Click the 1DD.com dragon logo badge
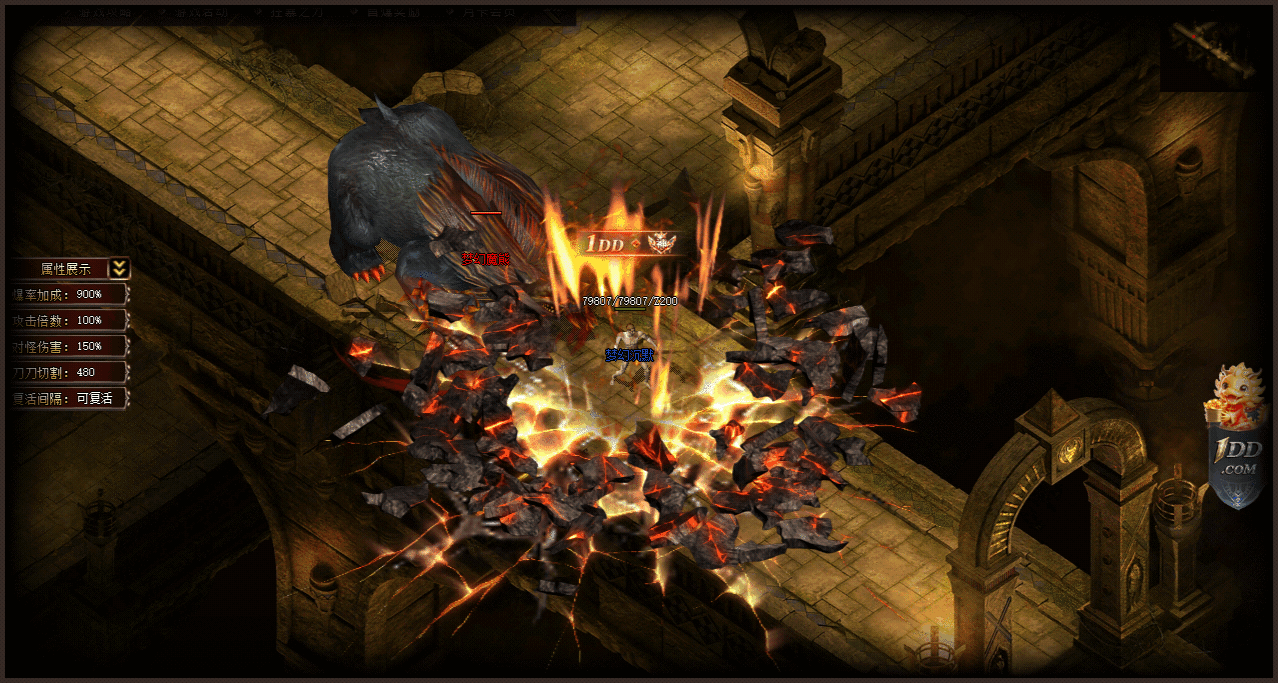The image size is (1278, 683). pyautogui.click(x=1236, y=438)
